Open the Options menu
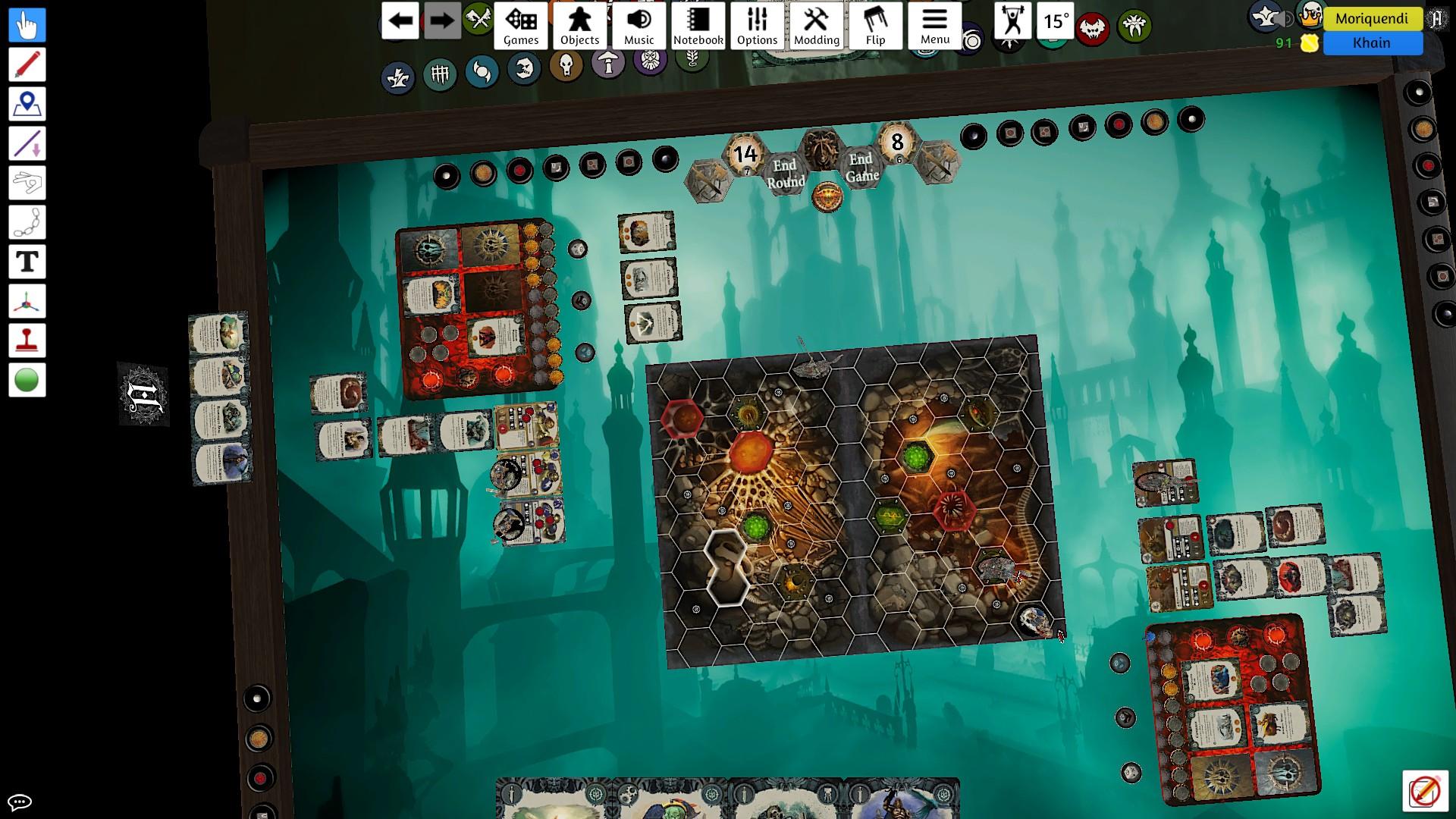The height and width of the screenshot is (819, 1456). pos(758,26)
